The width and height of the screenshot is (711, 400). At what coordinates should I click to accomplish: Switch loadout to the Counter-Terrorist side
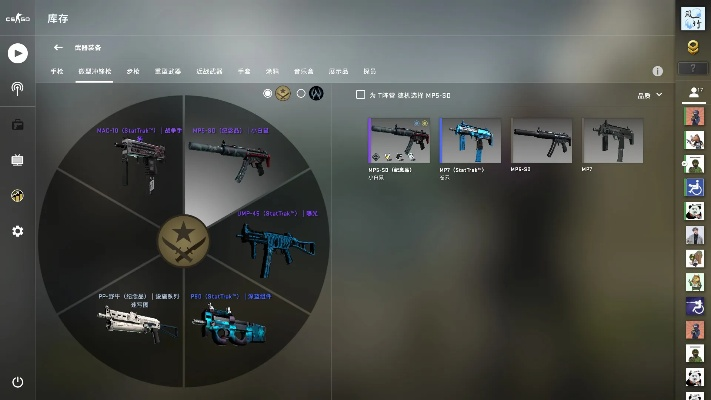301,94
